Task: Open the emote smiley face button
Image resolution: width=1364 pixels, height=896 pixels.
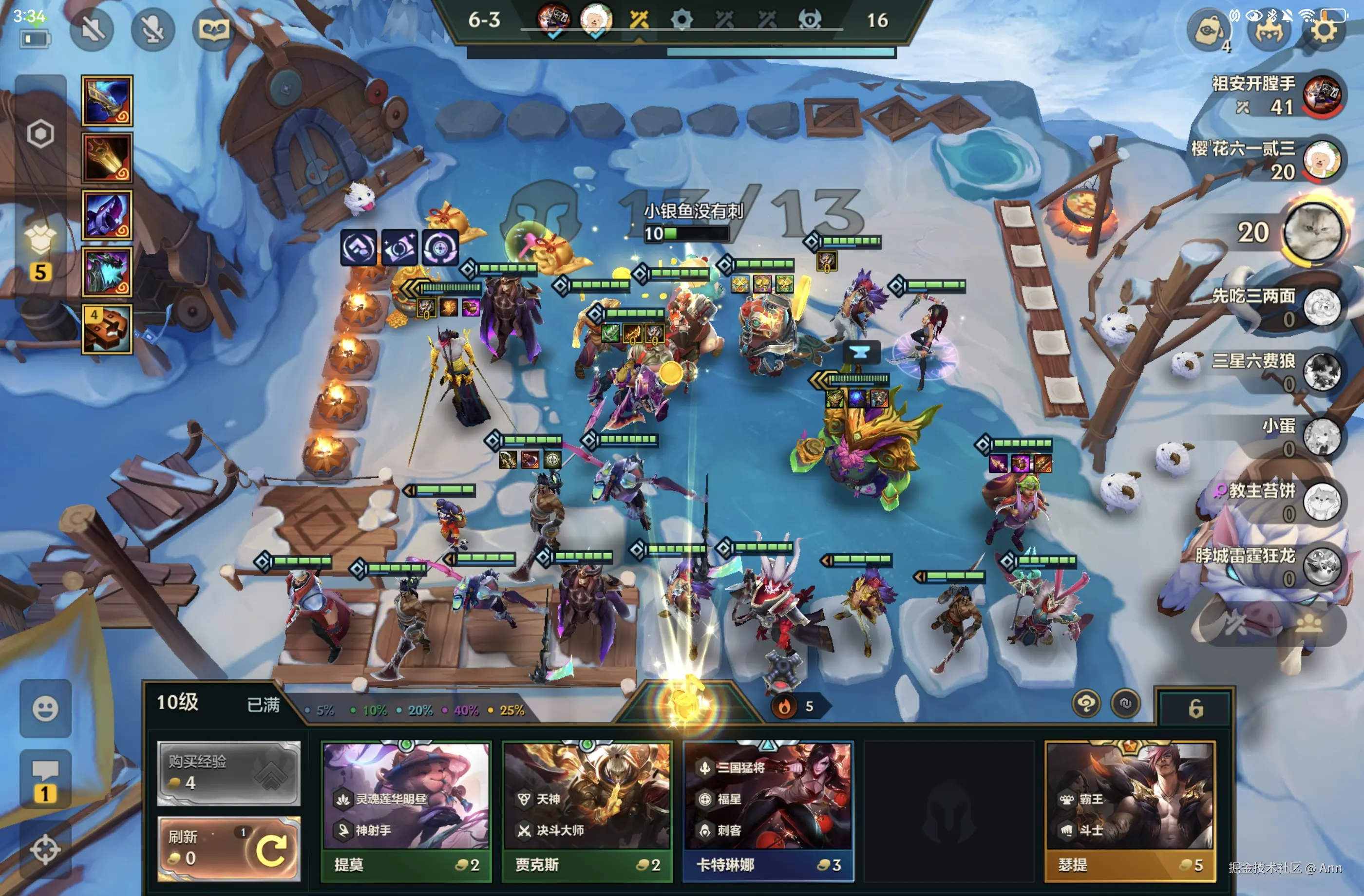Action: point(45,709)
